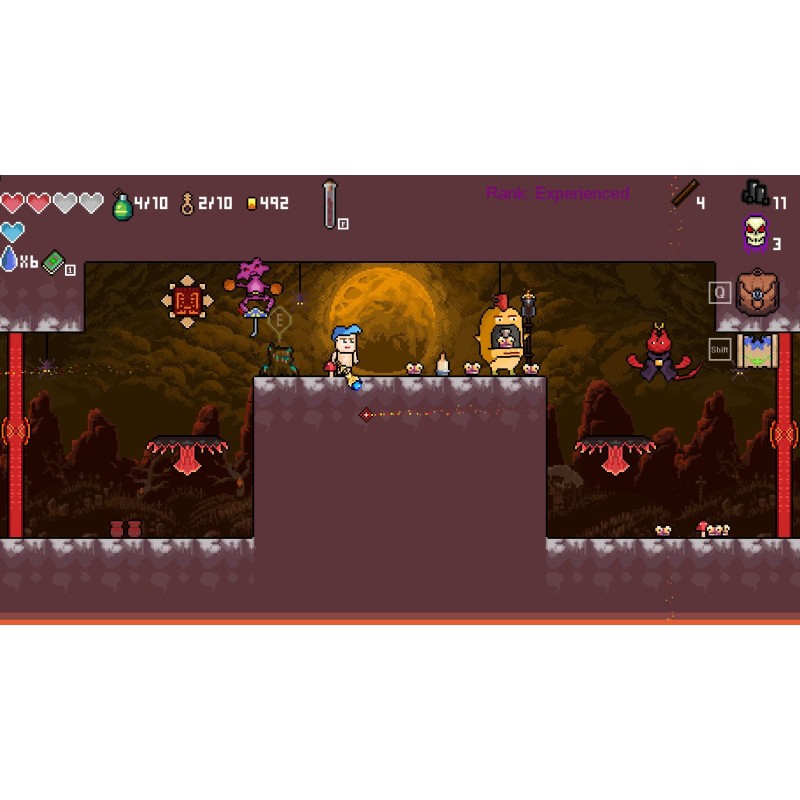800x800 pixels.
Task: Select the wooden stick item icon
Action: pos(684,194)
